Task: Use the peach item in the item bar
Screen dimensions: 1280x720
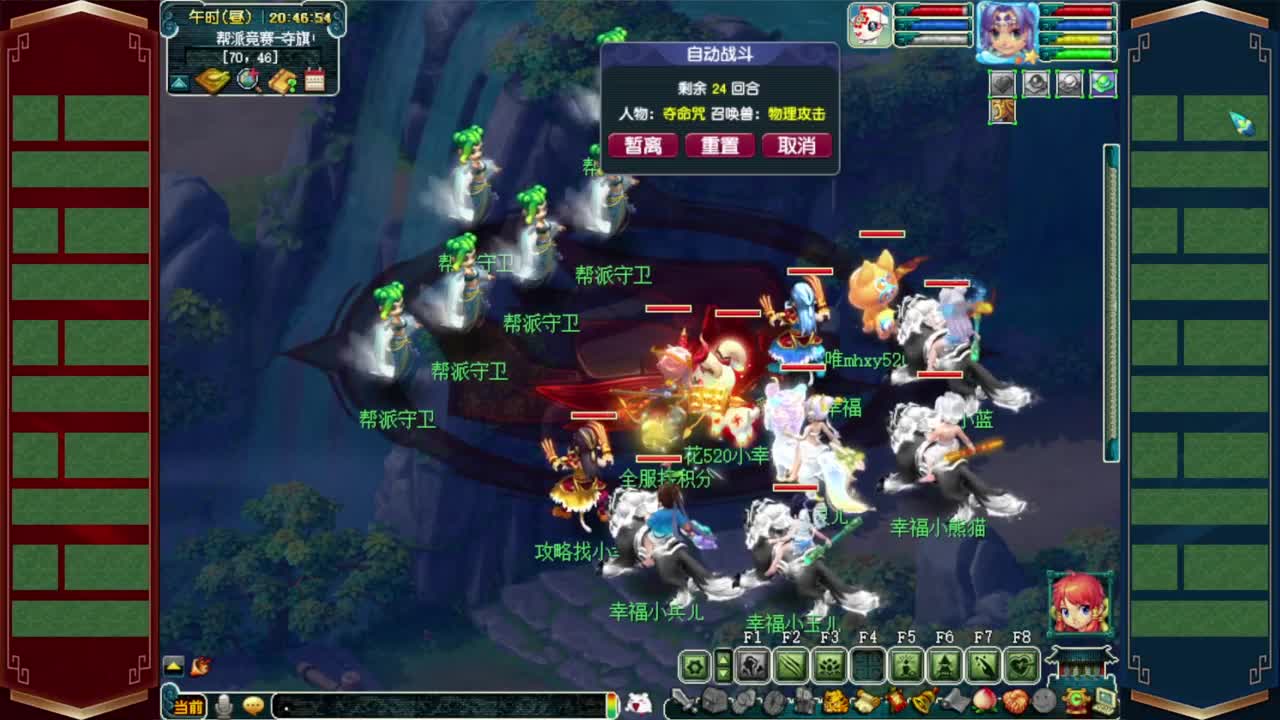Action: [984, 701]
